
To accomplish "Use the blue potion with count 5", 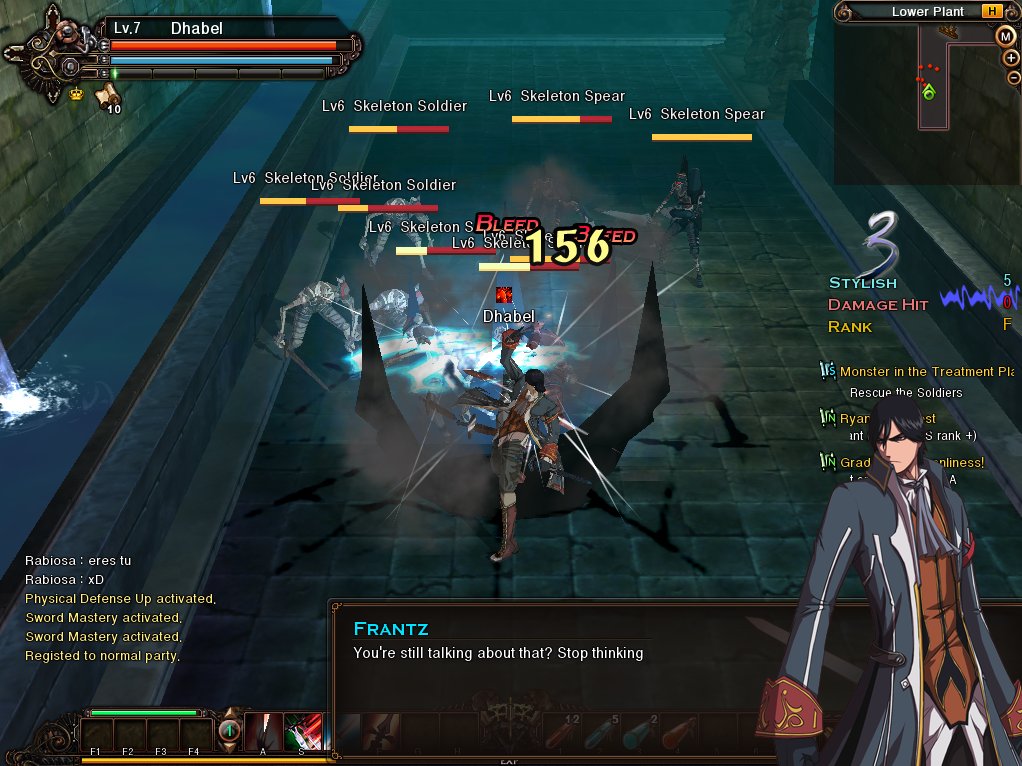I will click(x=601, y=734).
